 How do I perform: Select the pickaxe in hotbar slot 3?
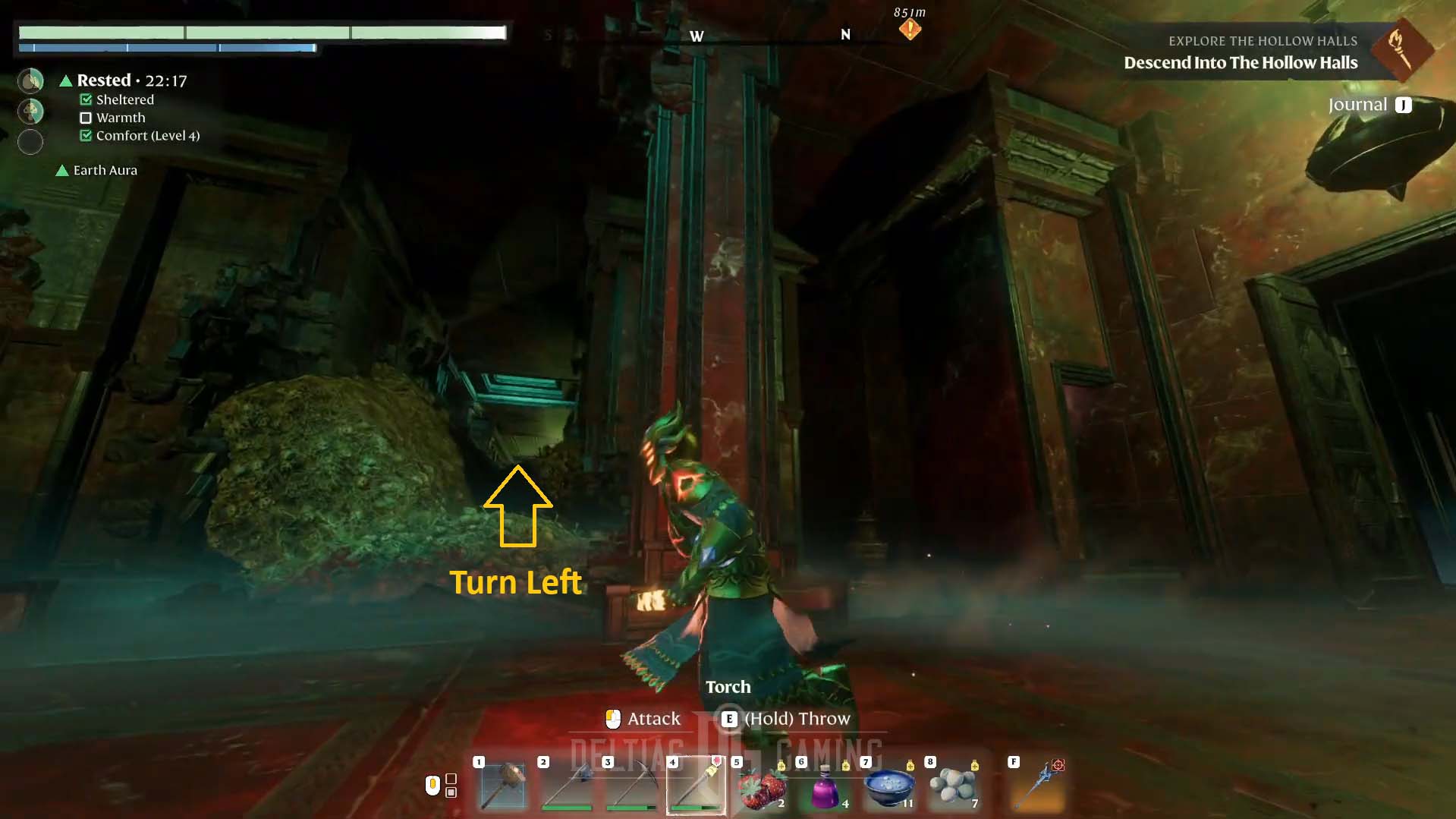click(631, 786)
